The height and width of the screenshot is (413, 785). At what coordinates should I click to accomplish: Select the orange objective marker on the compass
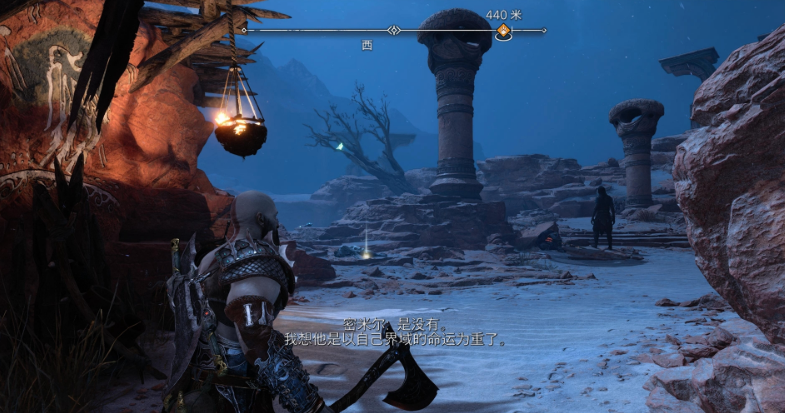point(504,32)
